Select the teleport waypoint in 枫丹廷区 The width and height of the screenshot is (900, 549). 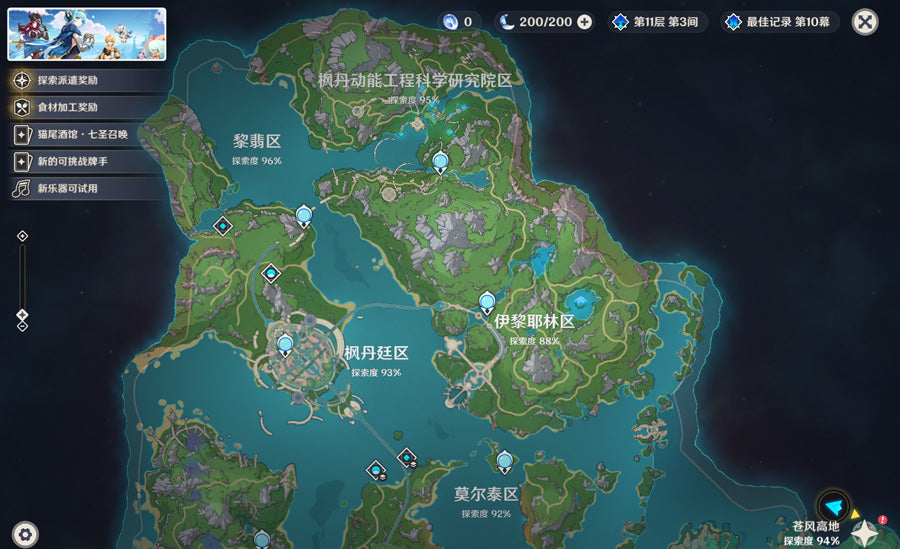coord(285,346)
